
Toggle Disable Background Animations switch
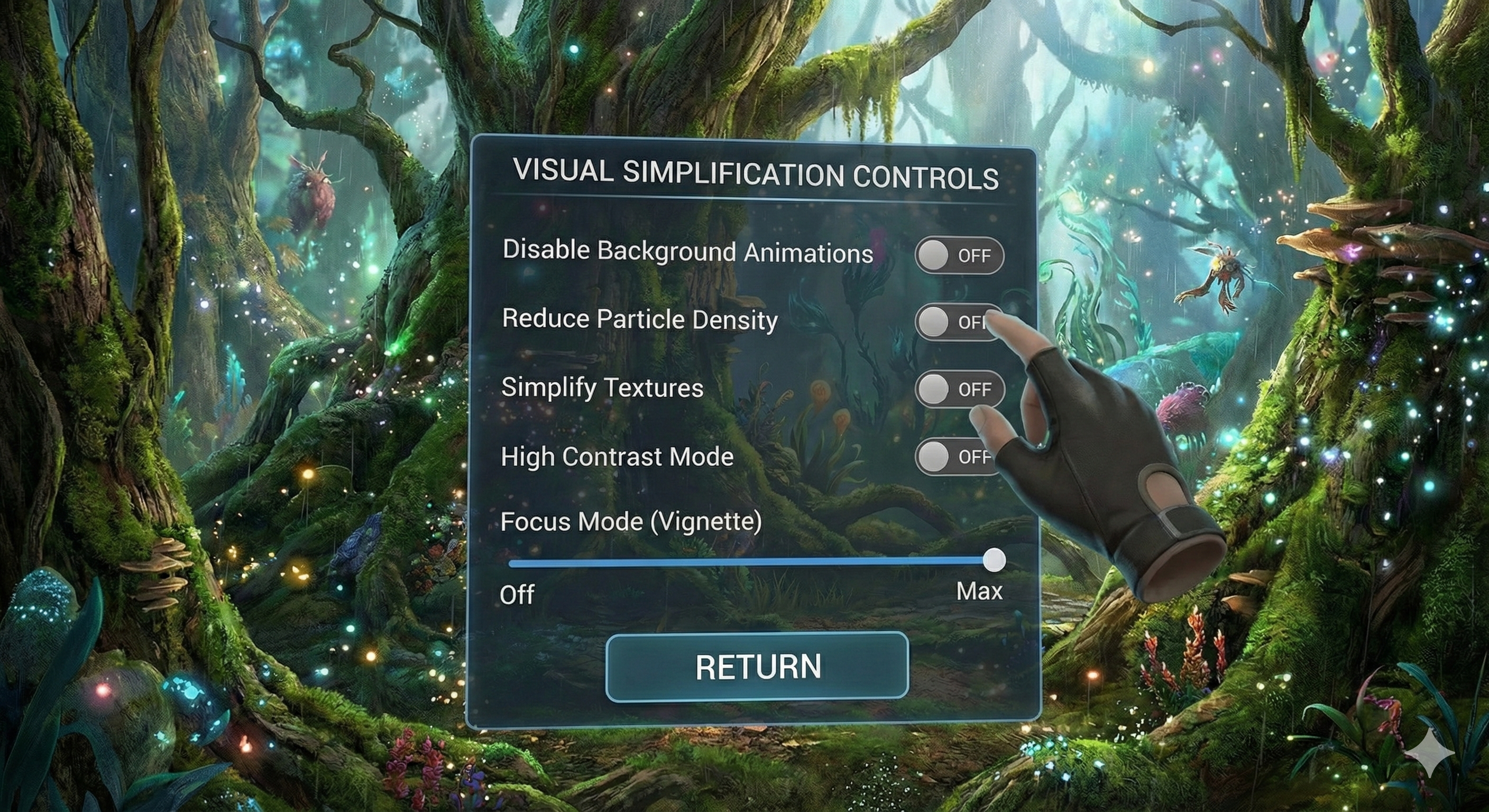coord(959,255)
